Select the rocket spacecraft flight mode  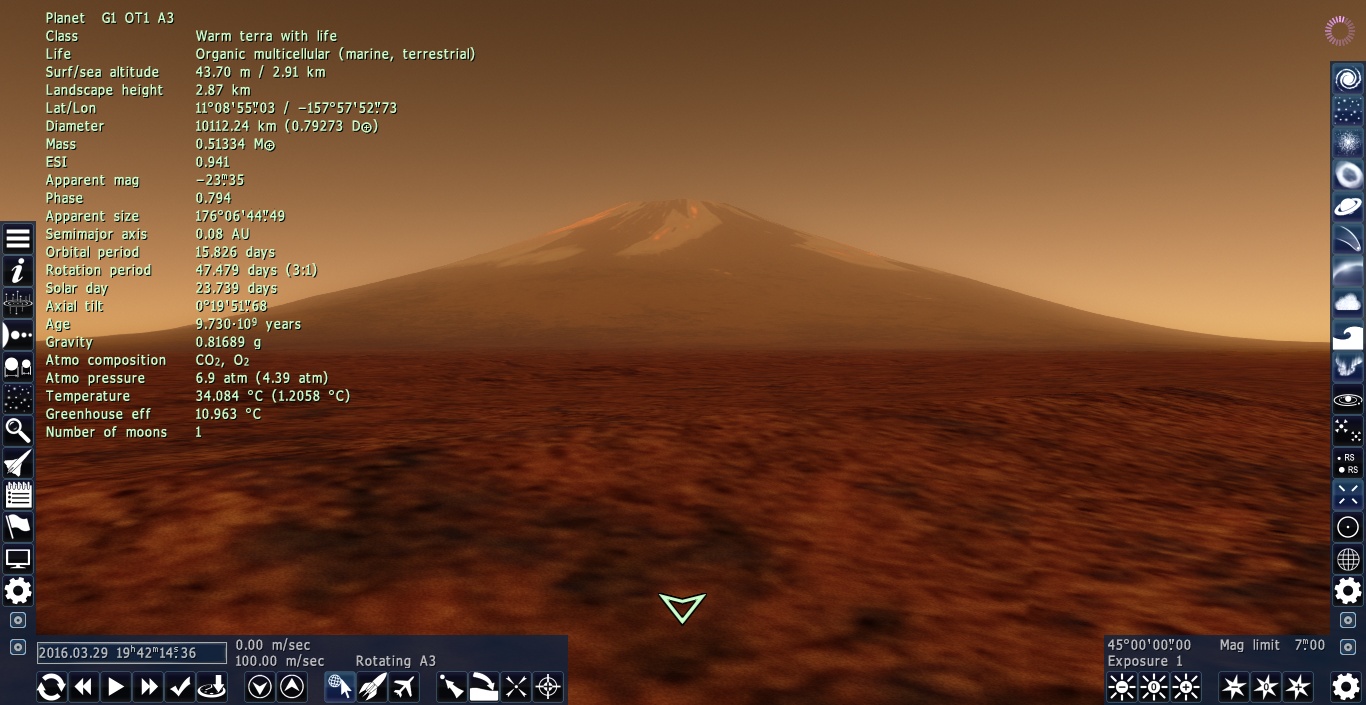pos(372,687)
